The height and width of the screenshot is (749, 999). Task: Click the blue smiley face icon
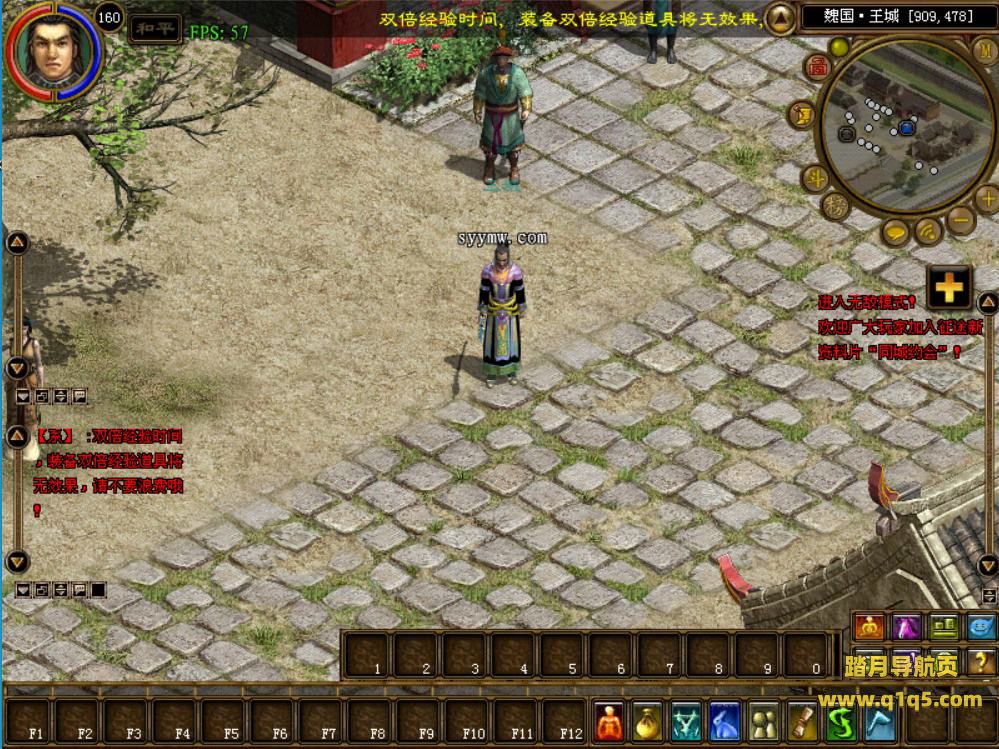click(980, 627)
